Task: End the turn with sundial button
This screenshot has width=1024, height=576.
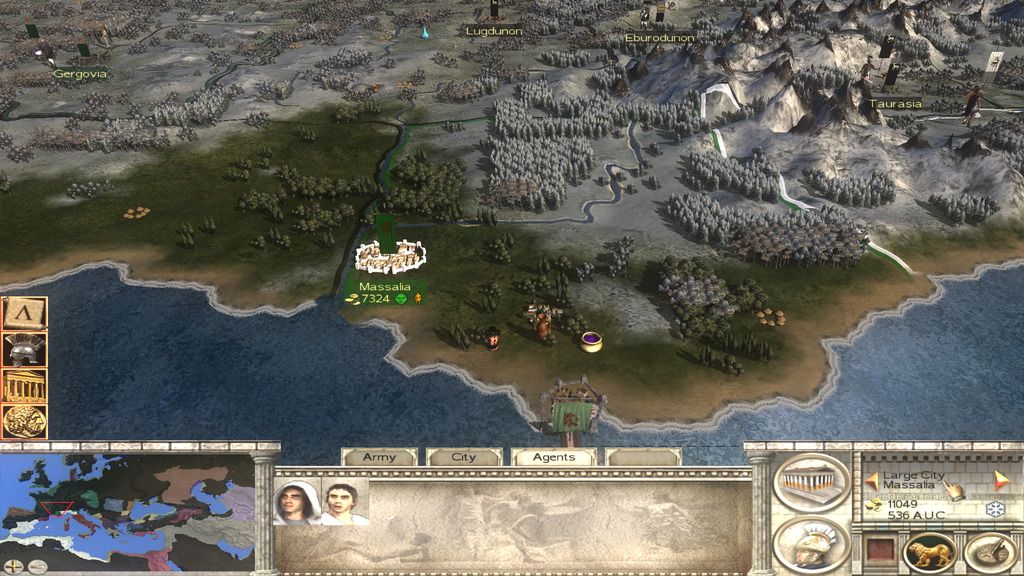Action: coord(988,552)
